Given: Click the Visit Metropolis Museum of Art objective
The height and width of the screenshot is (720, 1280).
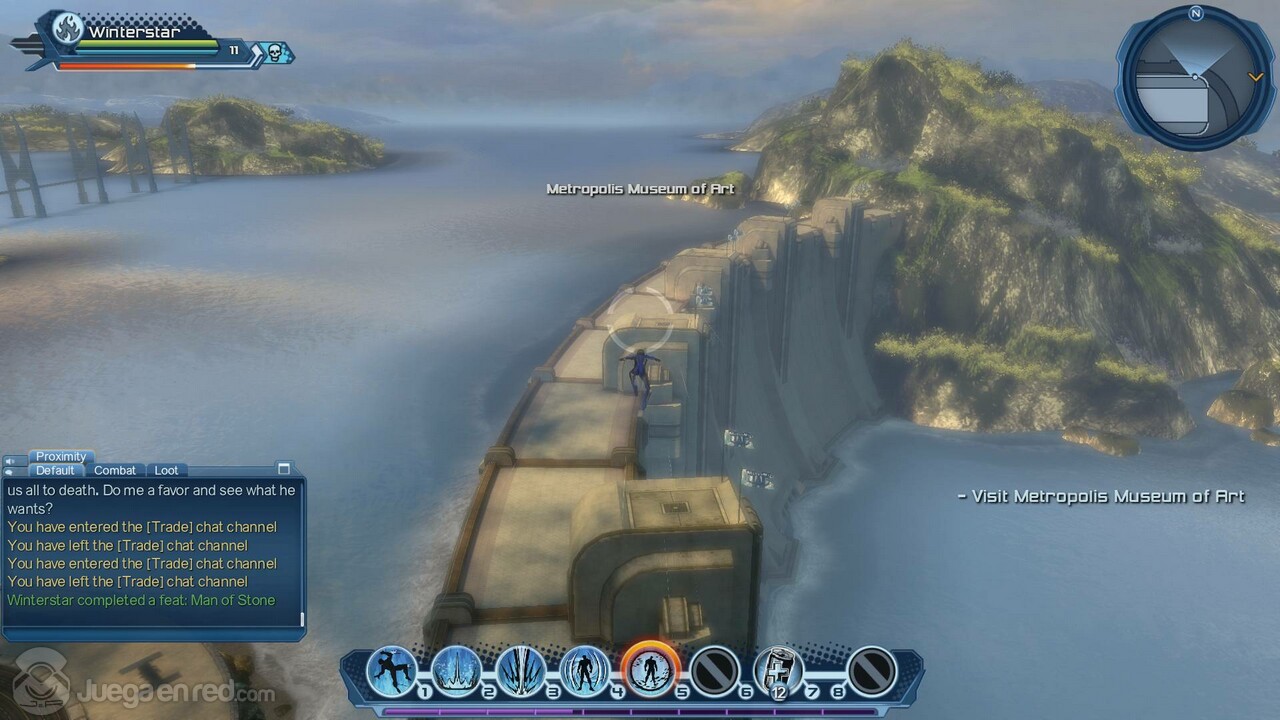Looking at the screenshot, I should tap(1100, 496).
